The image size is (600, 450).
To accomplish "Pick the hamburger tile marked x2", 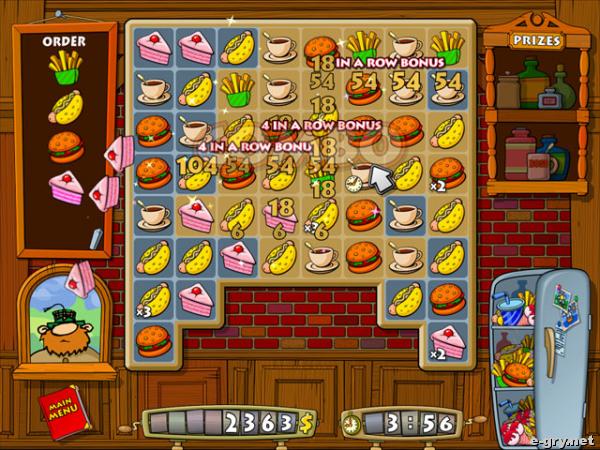I will coord(446,172).
